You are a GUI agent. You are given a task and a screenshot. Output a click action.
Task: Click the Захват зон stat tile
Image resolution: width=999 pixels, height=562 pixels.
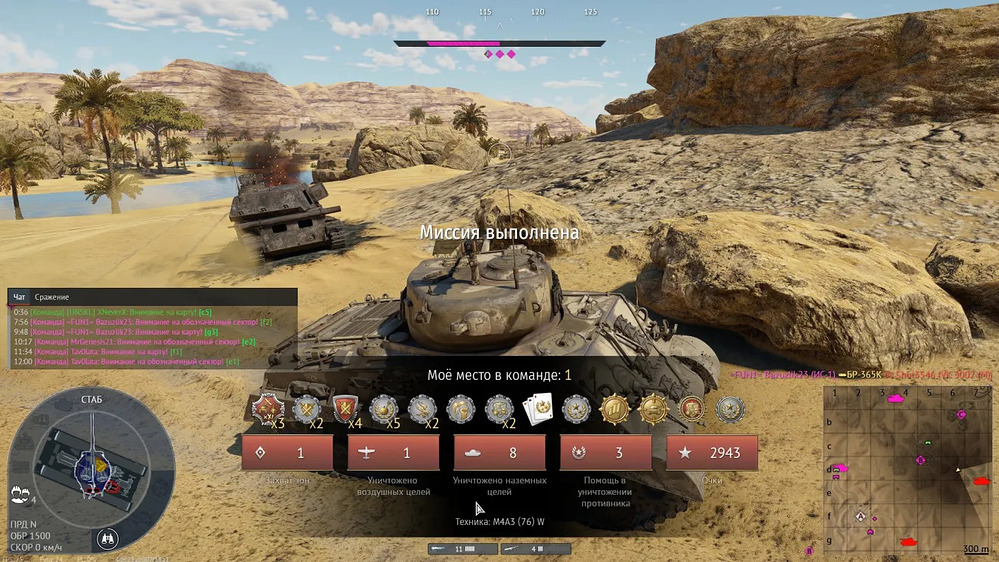(287, 453)
